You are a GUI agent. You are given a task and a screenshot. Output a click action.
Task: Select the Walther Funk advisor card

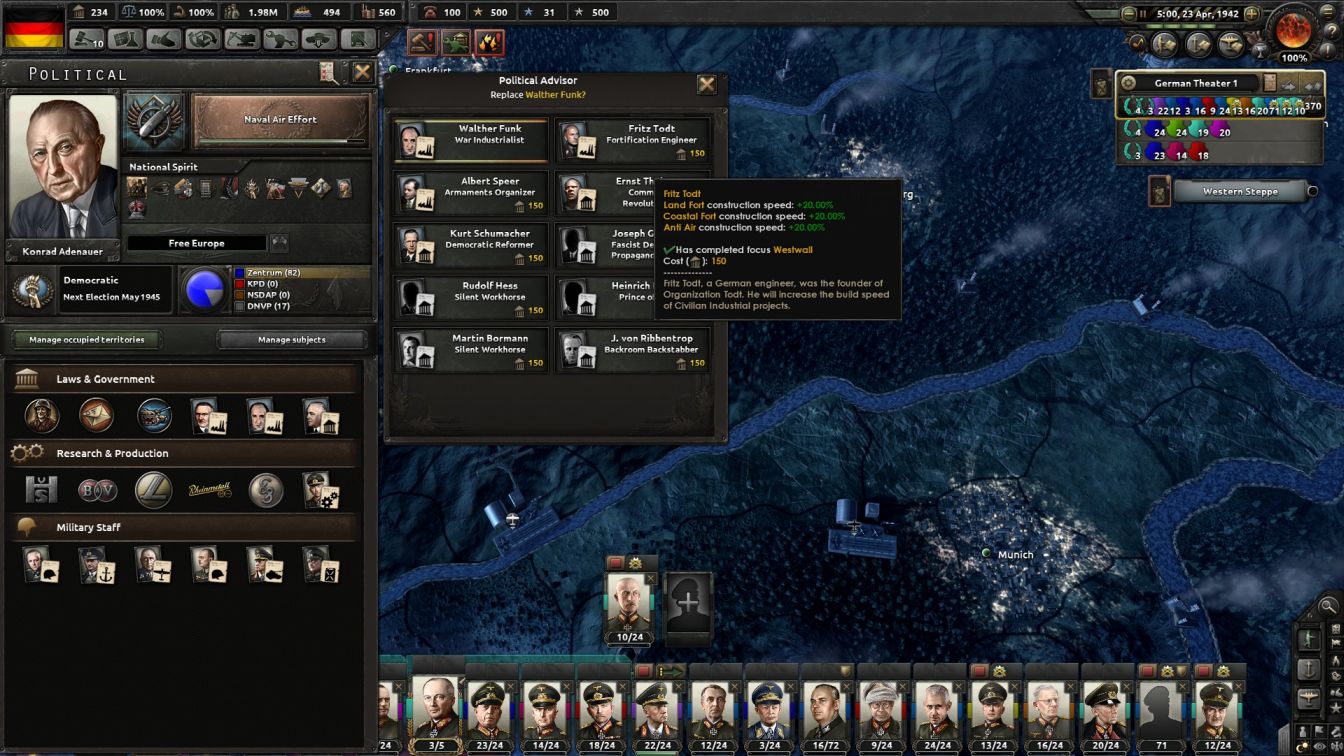470,140
